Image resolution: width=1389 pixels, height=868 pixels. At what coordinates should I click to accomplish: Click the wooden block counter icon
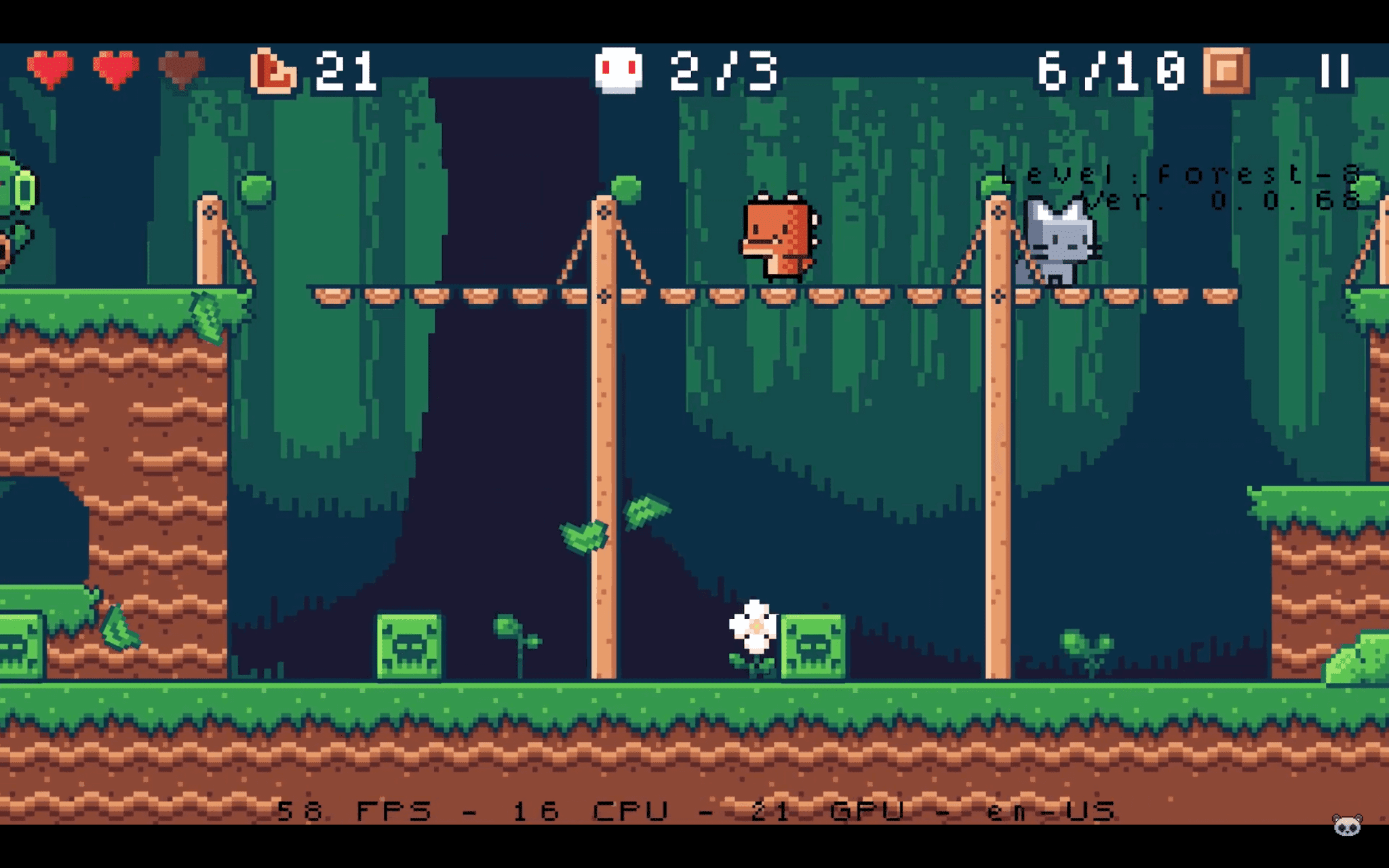(x=1228, y=71)
